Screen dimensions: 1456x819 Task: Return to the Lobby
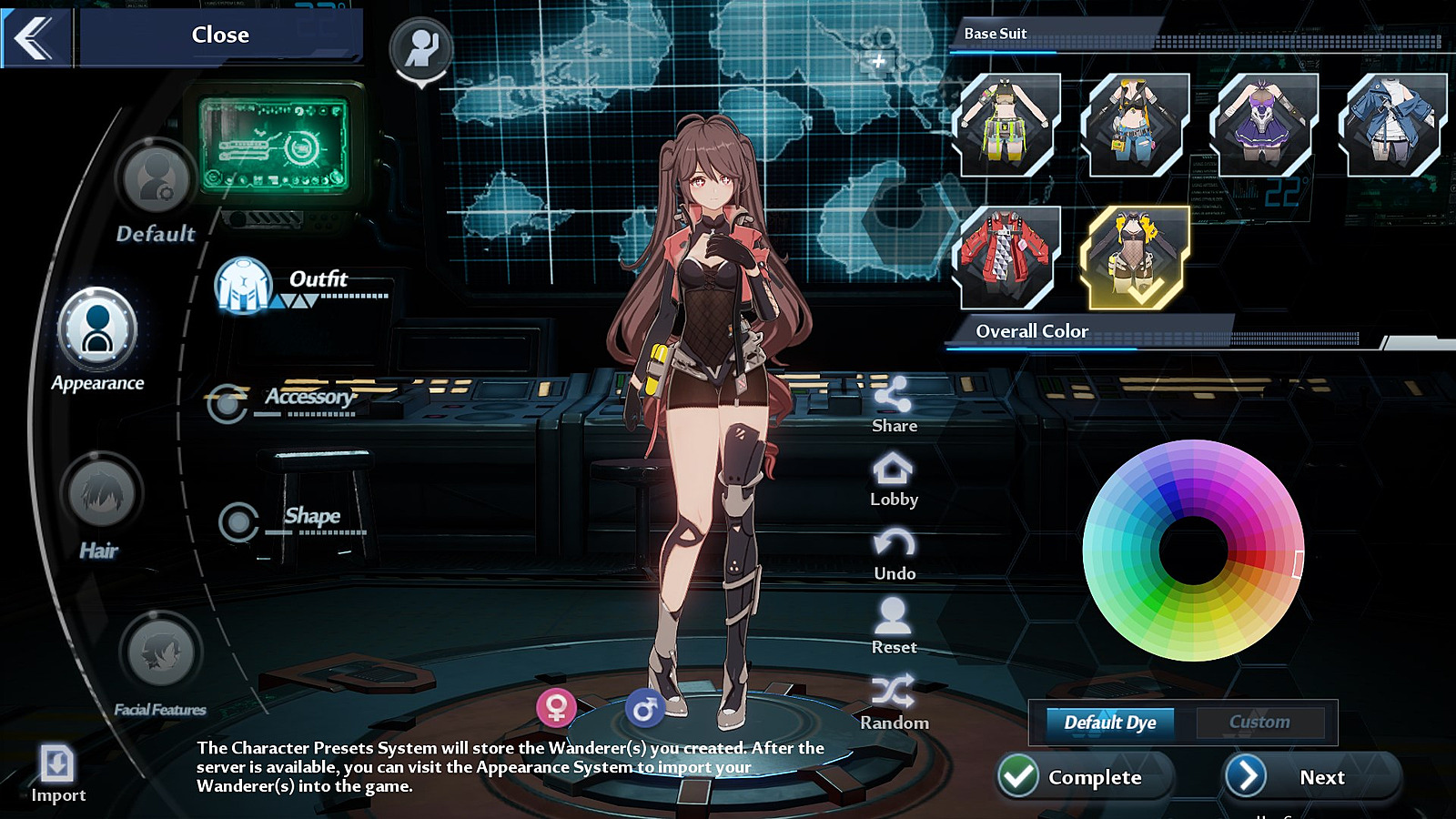[894, 480]
